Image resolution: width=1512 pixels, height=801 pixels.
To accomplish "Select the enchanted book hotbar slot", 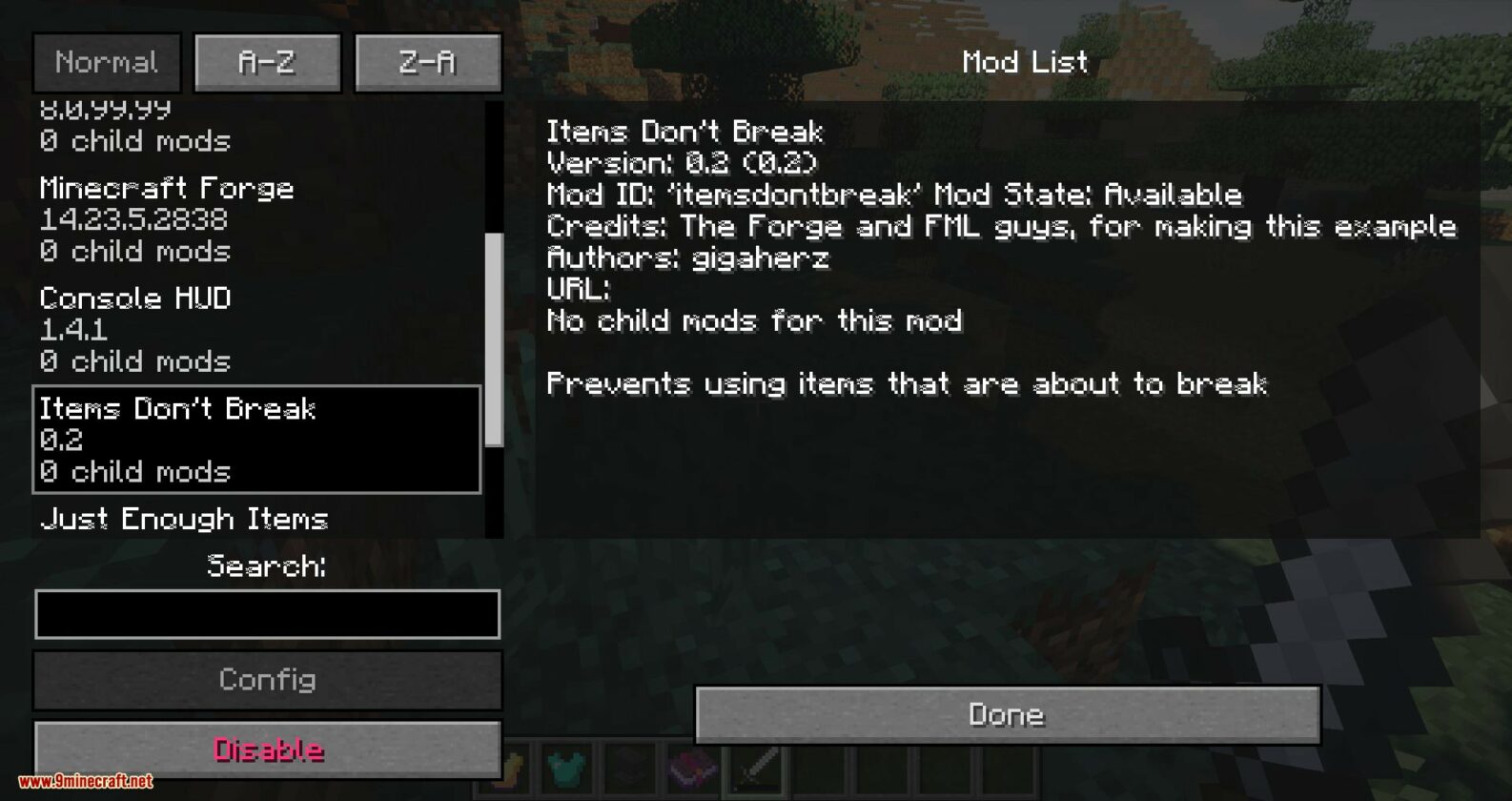I will tap(691, 770).
